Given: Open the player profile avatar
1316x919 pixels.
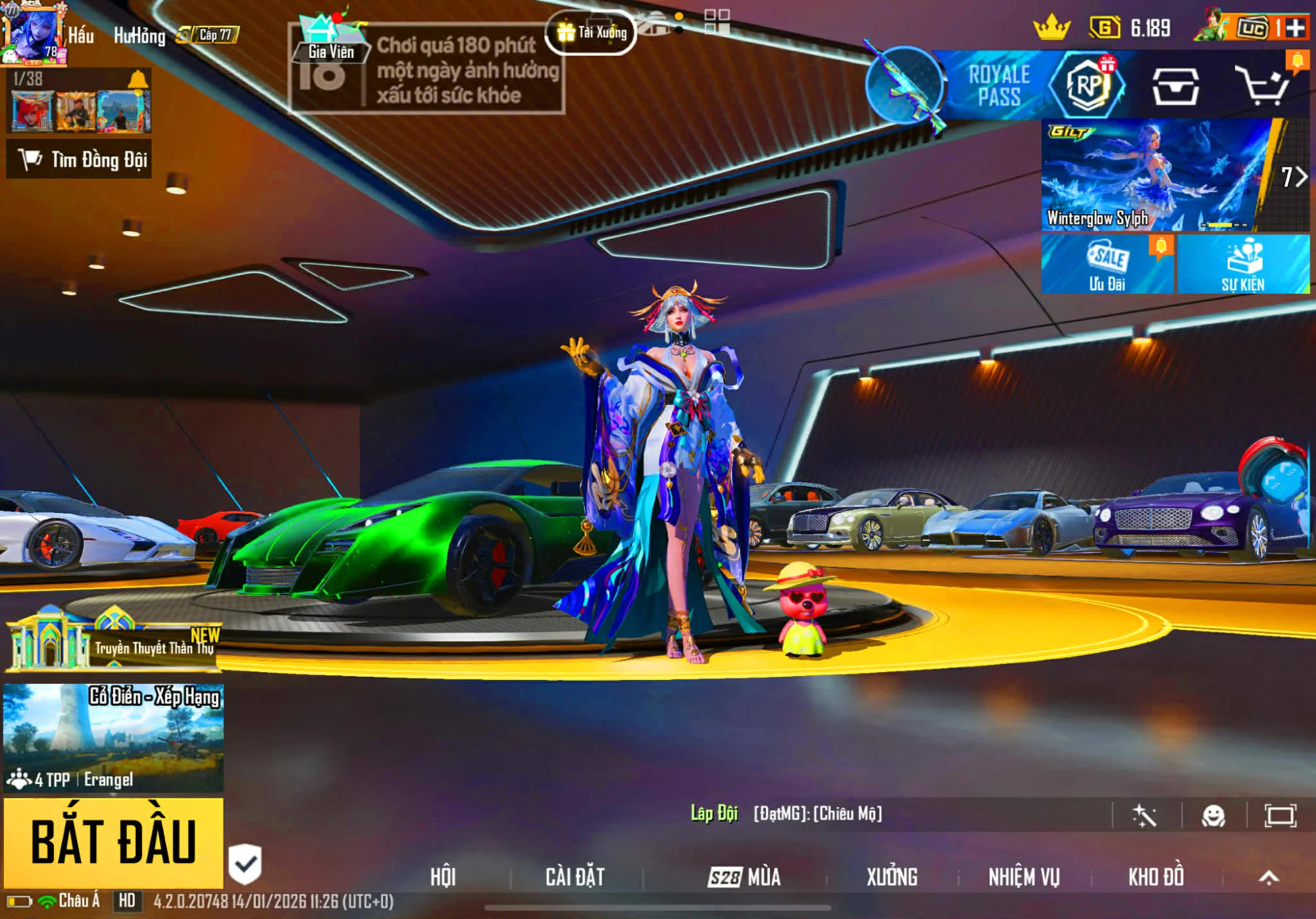Looking at the screenshot, I should [33, 34].
